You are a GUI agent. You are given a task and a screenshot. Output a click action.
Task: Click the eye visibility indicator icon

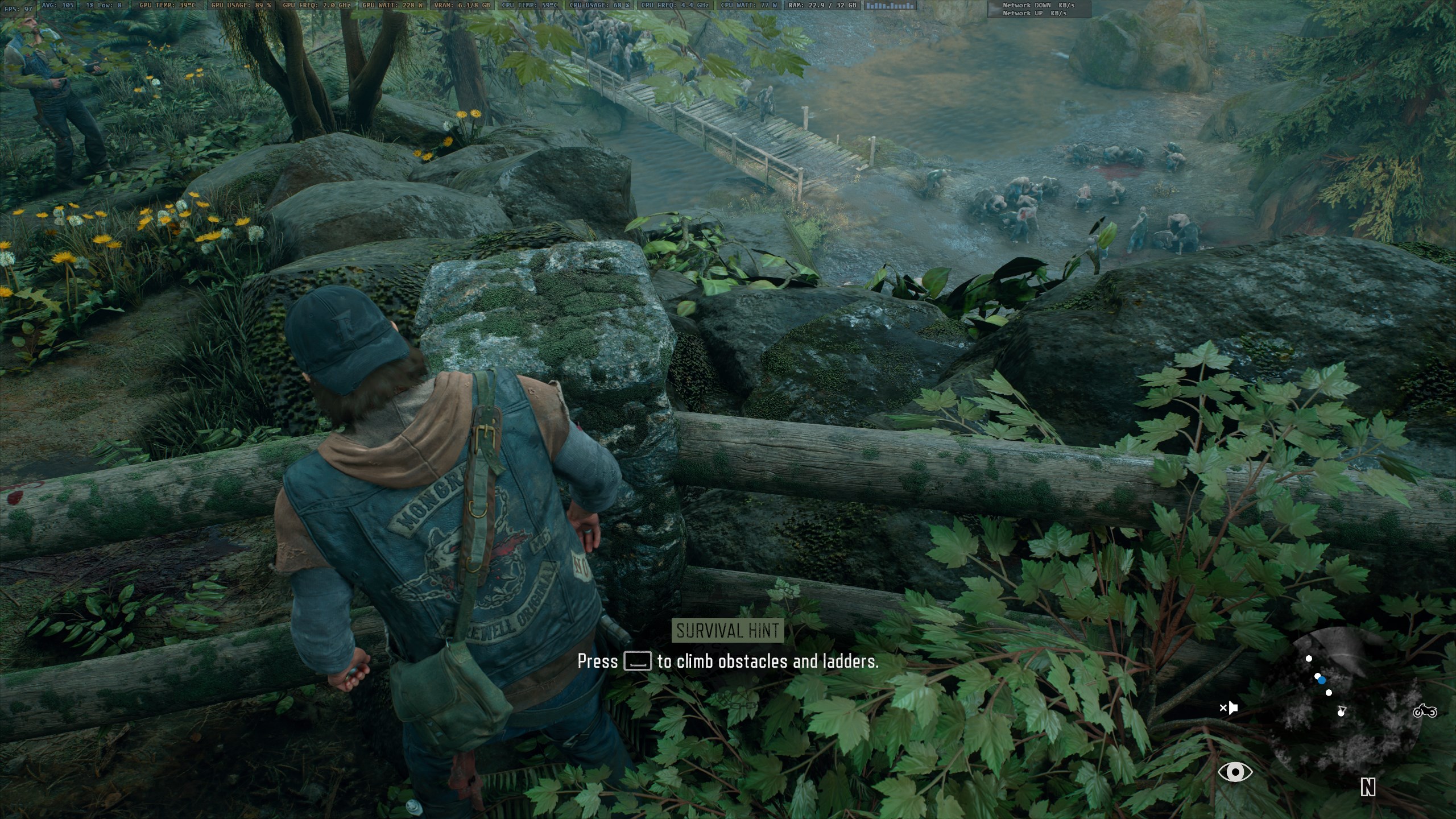pos(1235,772)
